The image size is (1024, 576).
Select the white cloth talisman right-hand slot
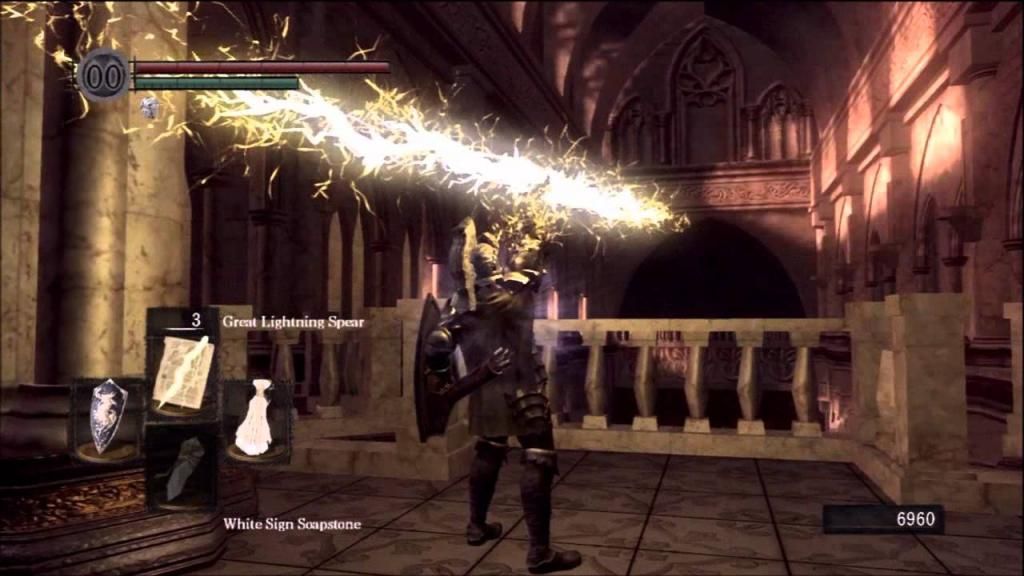256,418
